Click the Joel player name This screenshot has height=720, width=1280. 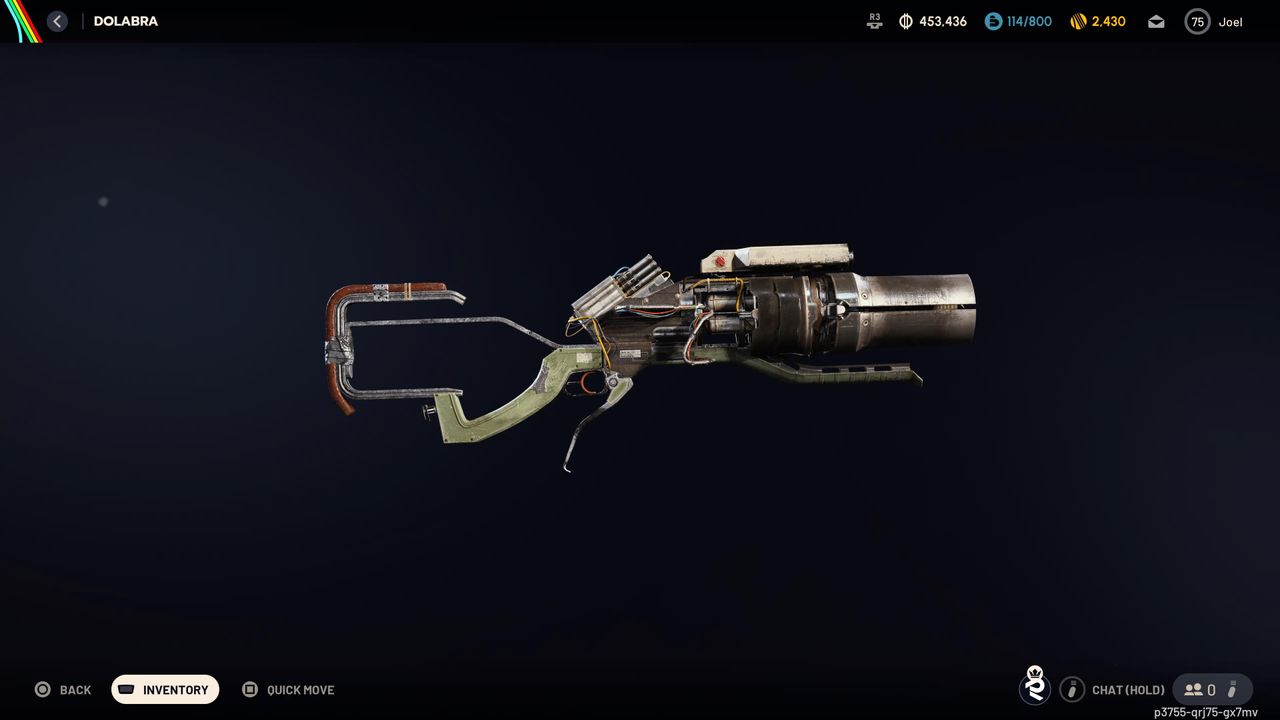tap(1230, 21)
